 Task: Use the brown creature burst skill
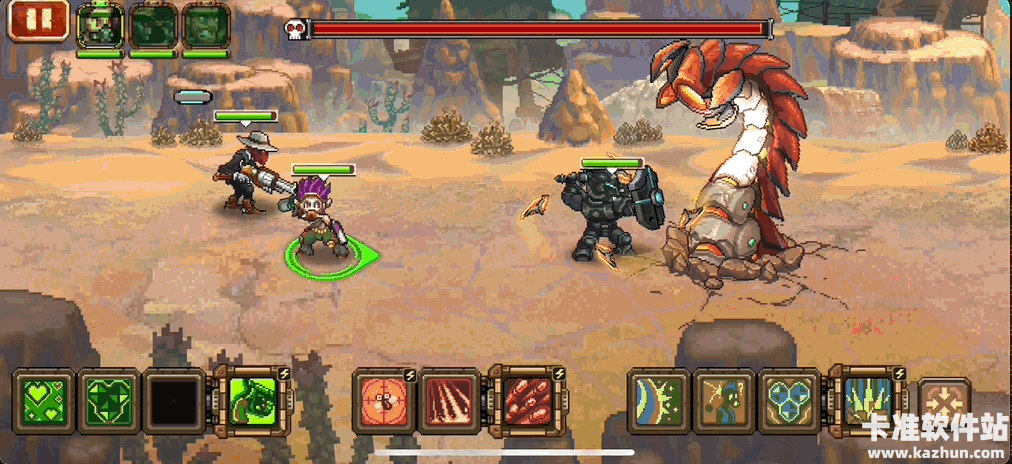point(724,401)
